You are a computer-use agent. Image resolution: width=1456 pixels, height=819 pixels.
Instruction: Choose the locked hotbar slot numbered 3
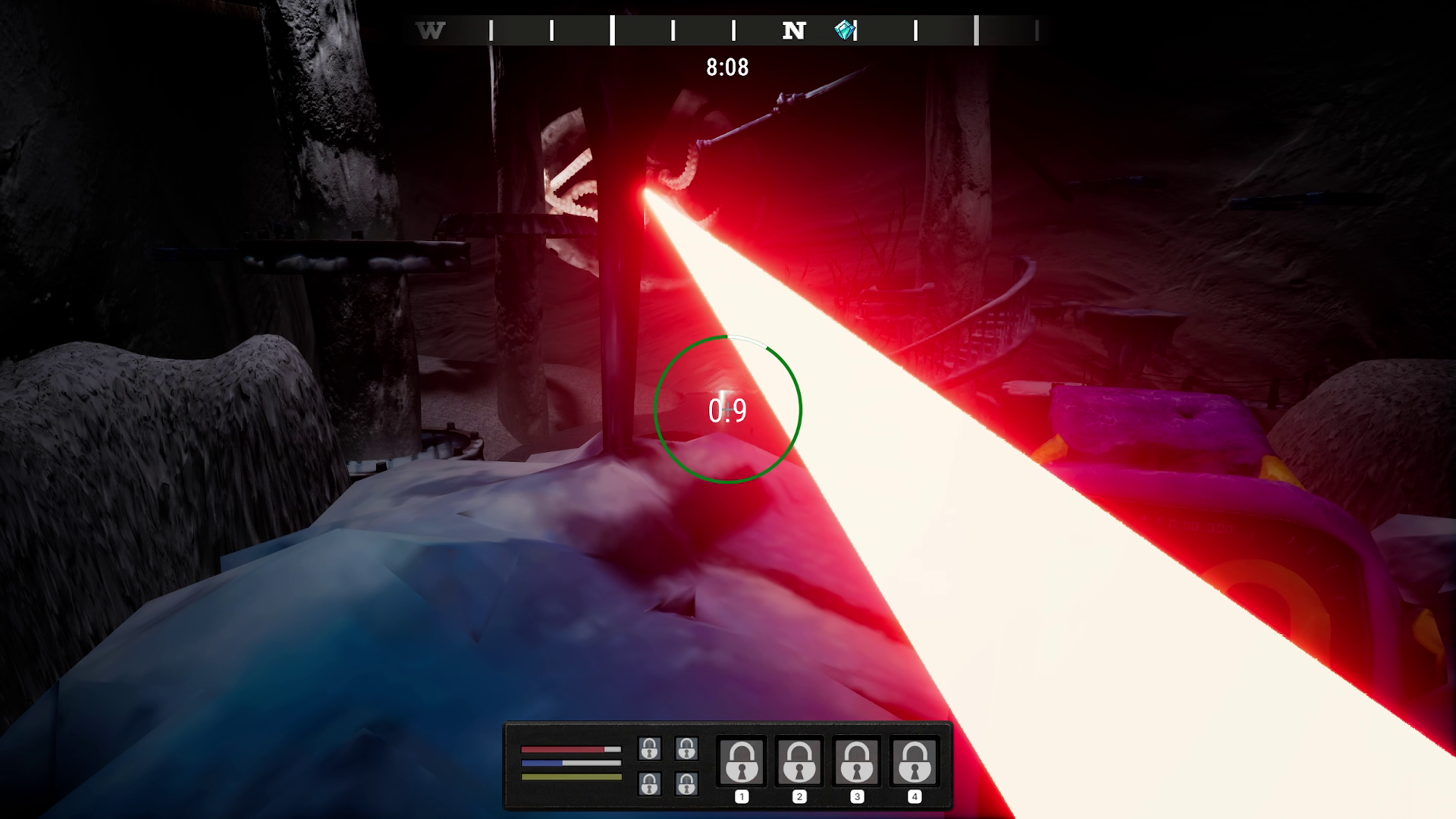[857, 761]
